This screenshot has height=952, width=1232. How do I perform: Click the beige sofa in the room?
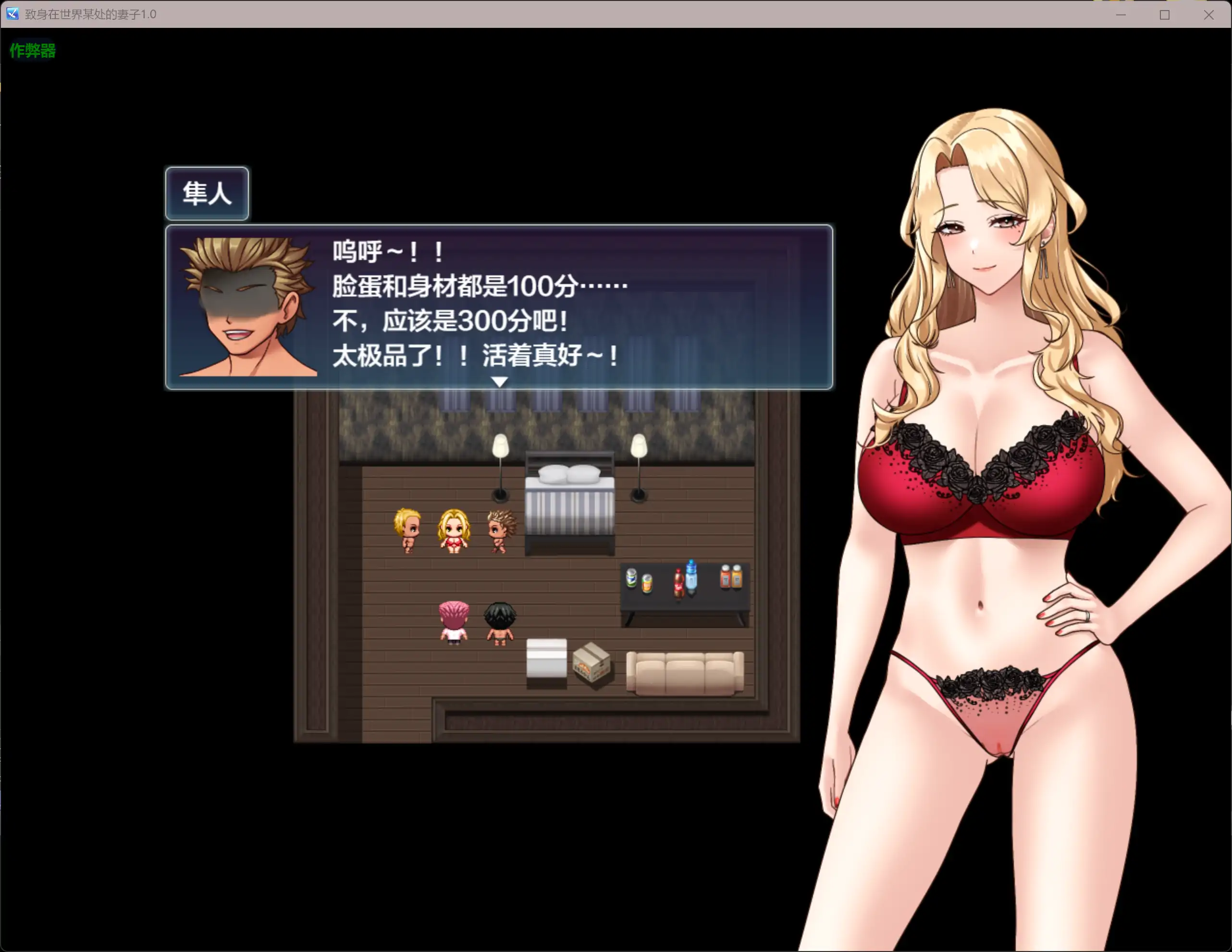[685, 674]
